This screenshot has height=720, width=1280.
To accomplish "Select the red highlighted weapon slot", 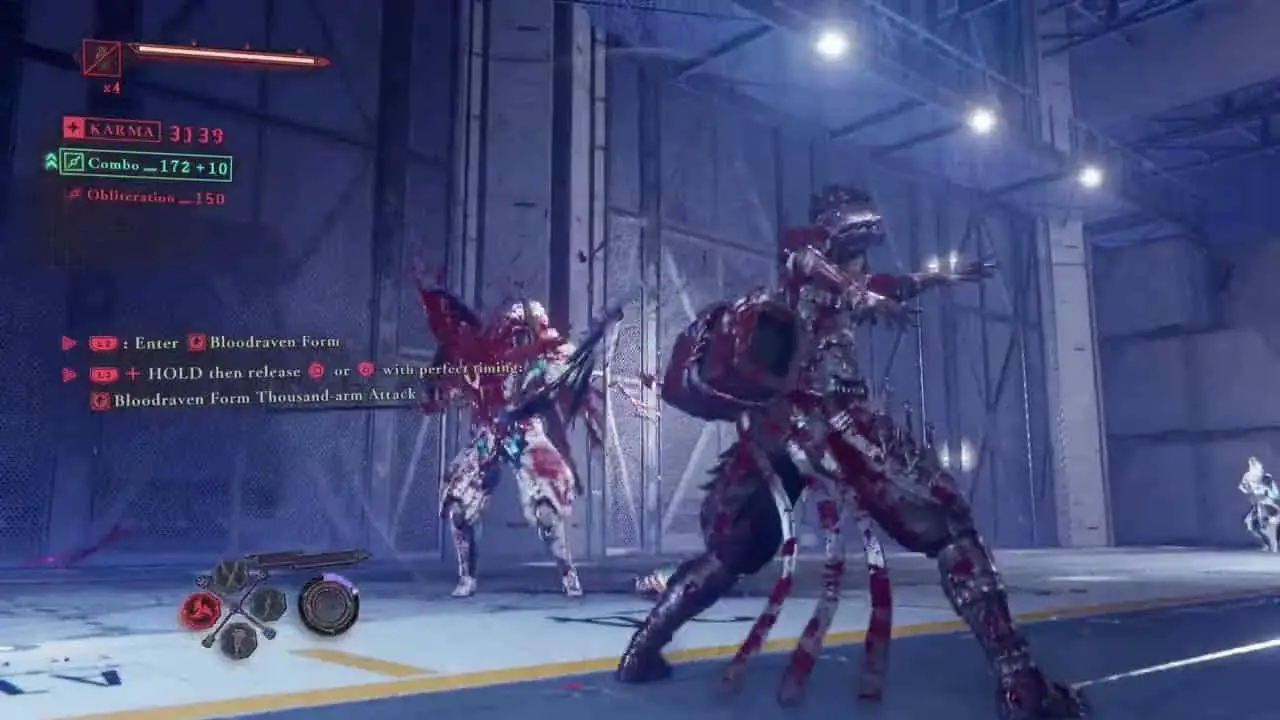I will (x=201, y=608).
